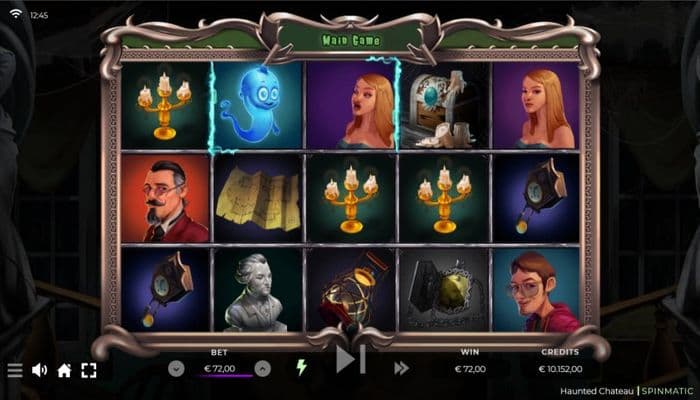Toggle the sound speaker icon
This screenshot has width=700, height=400.
click(x=40, y=370)
